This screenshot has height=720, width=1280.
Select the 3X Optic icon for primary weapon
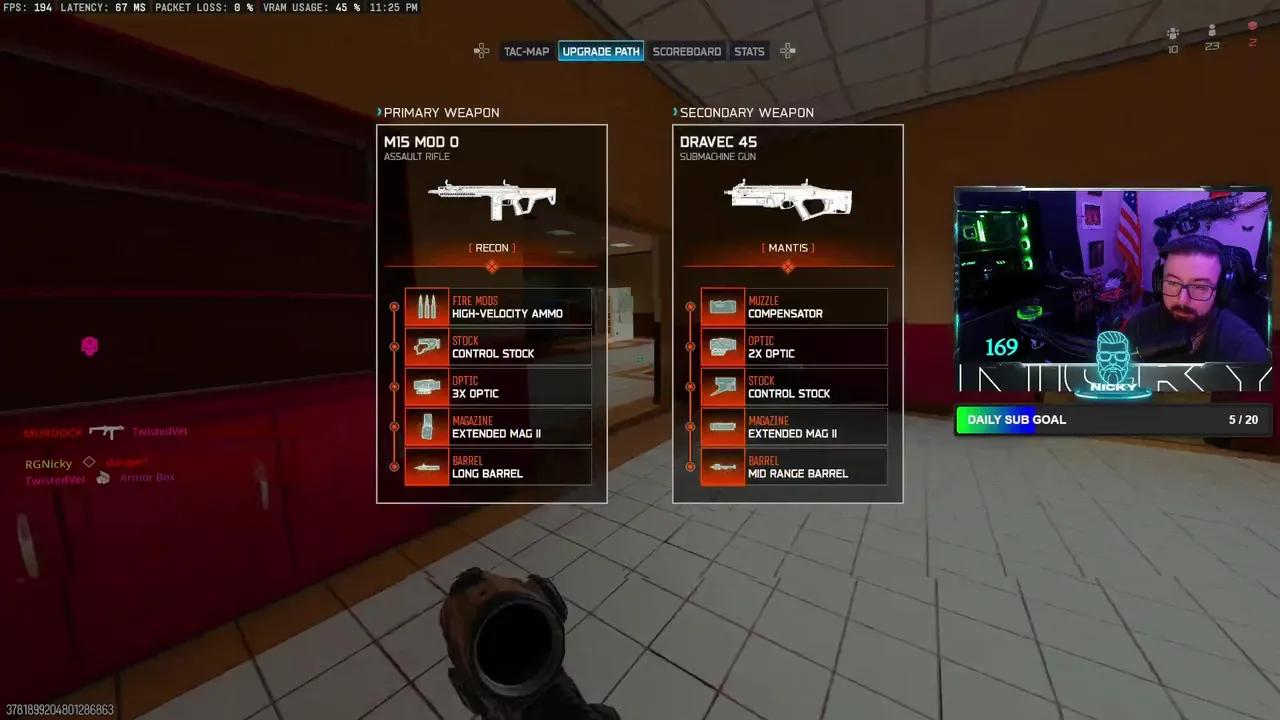tap(427, 387)
